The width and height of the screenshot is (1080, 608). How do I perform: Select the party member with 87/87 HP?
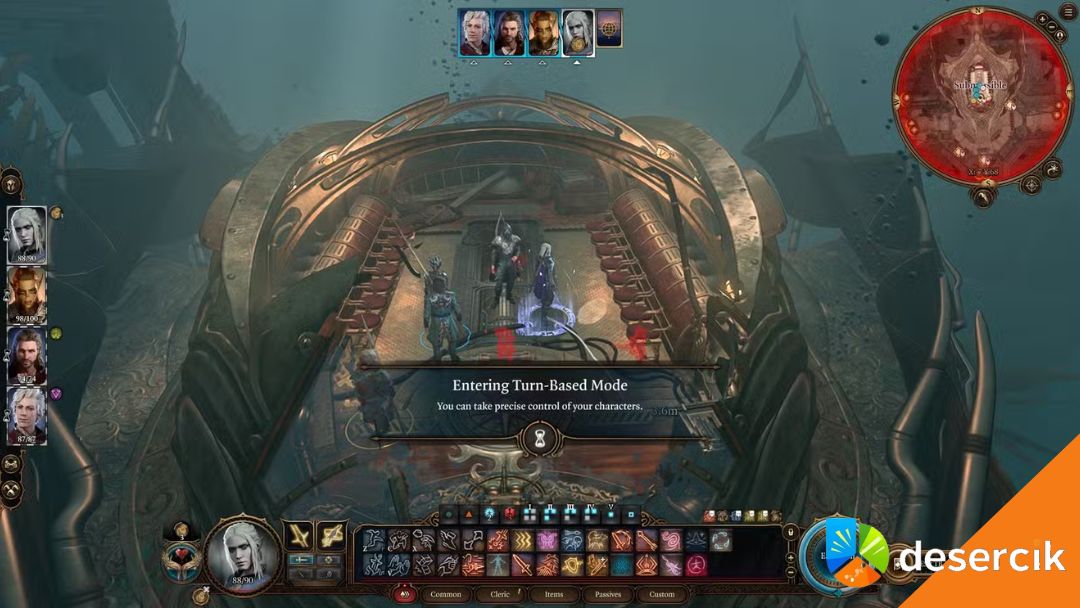[27, 413]
